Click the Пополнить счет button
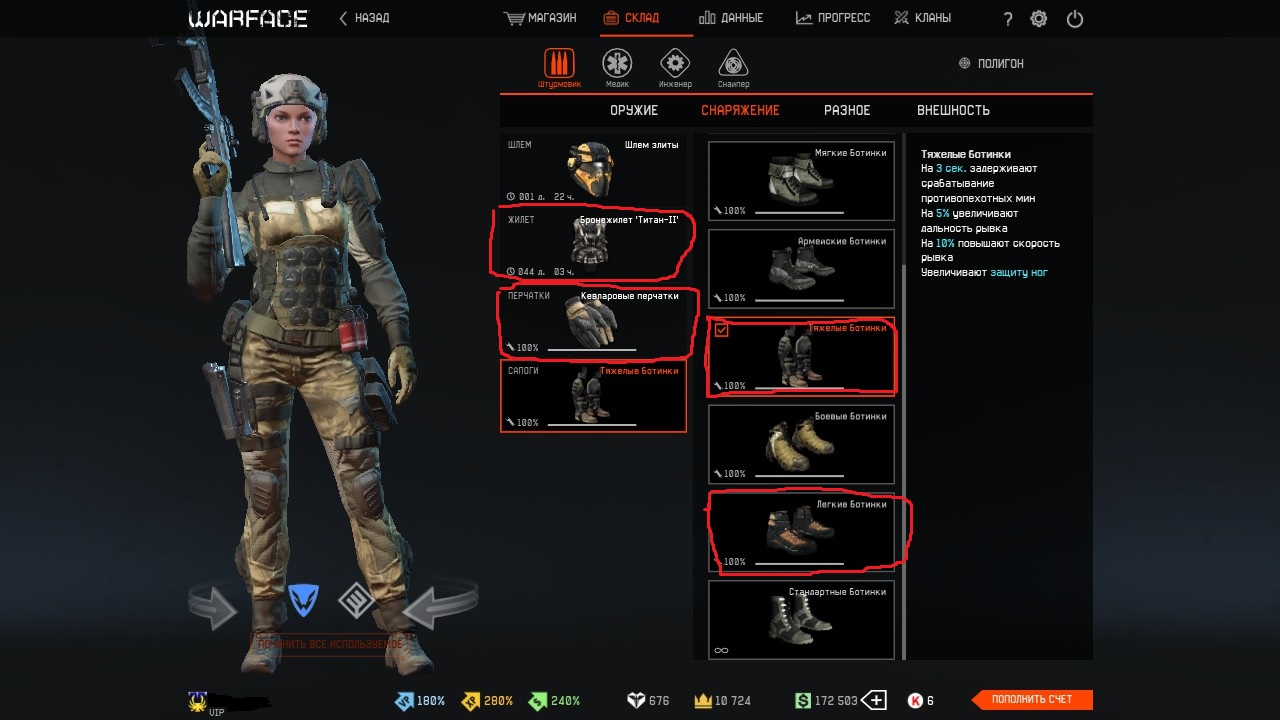 pyautogui.click(x=1032, y=700)
